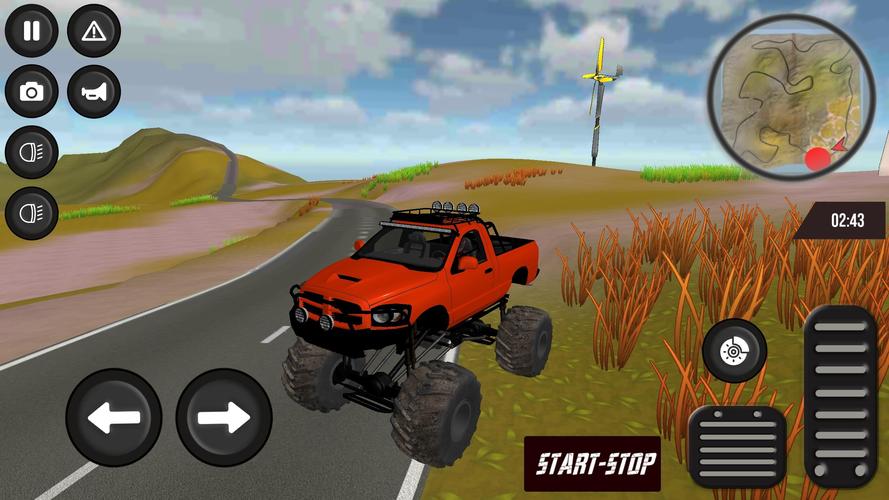889x500 pixels.
Task: Steer right with the right arrow
Action: tap(224, 417)
